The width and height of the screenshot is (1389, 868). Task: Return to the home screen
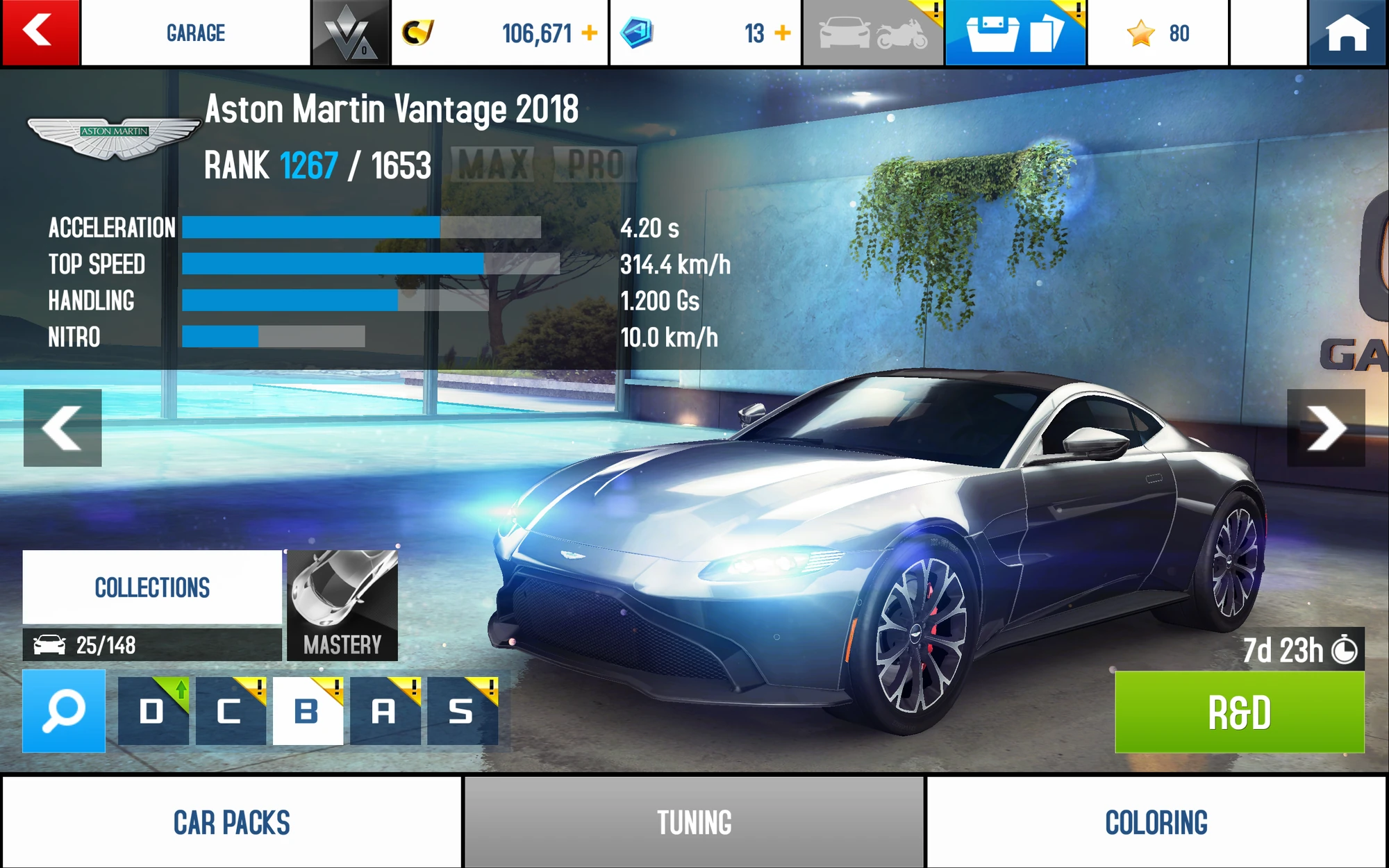pyautogui.click(x=1347, y=33)
